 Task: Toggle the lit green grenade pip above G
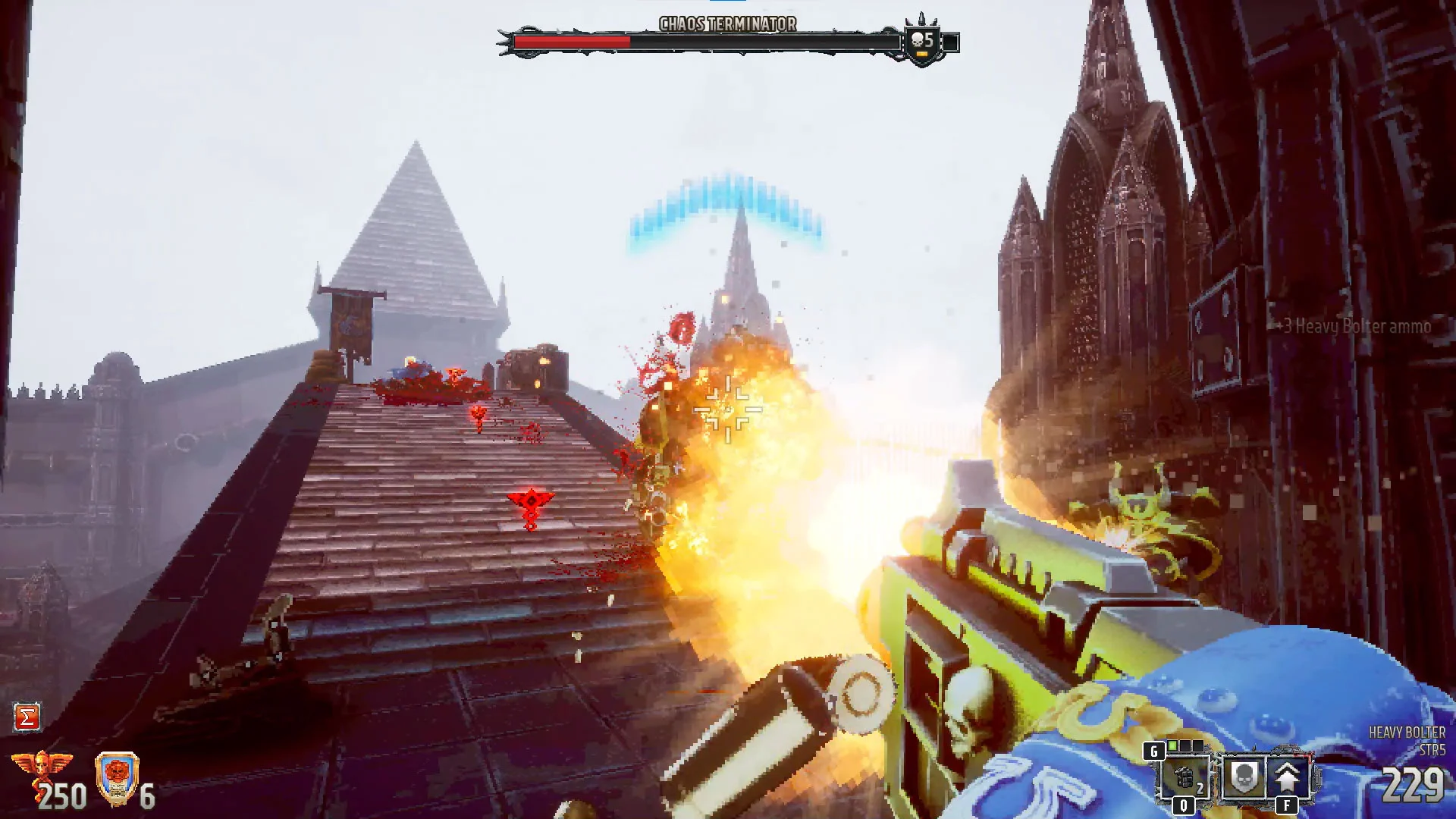pyautogui.click(x=1172, y=745)
